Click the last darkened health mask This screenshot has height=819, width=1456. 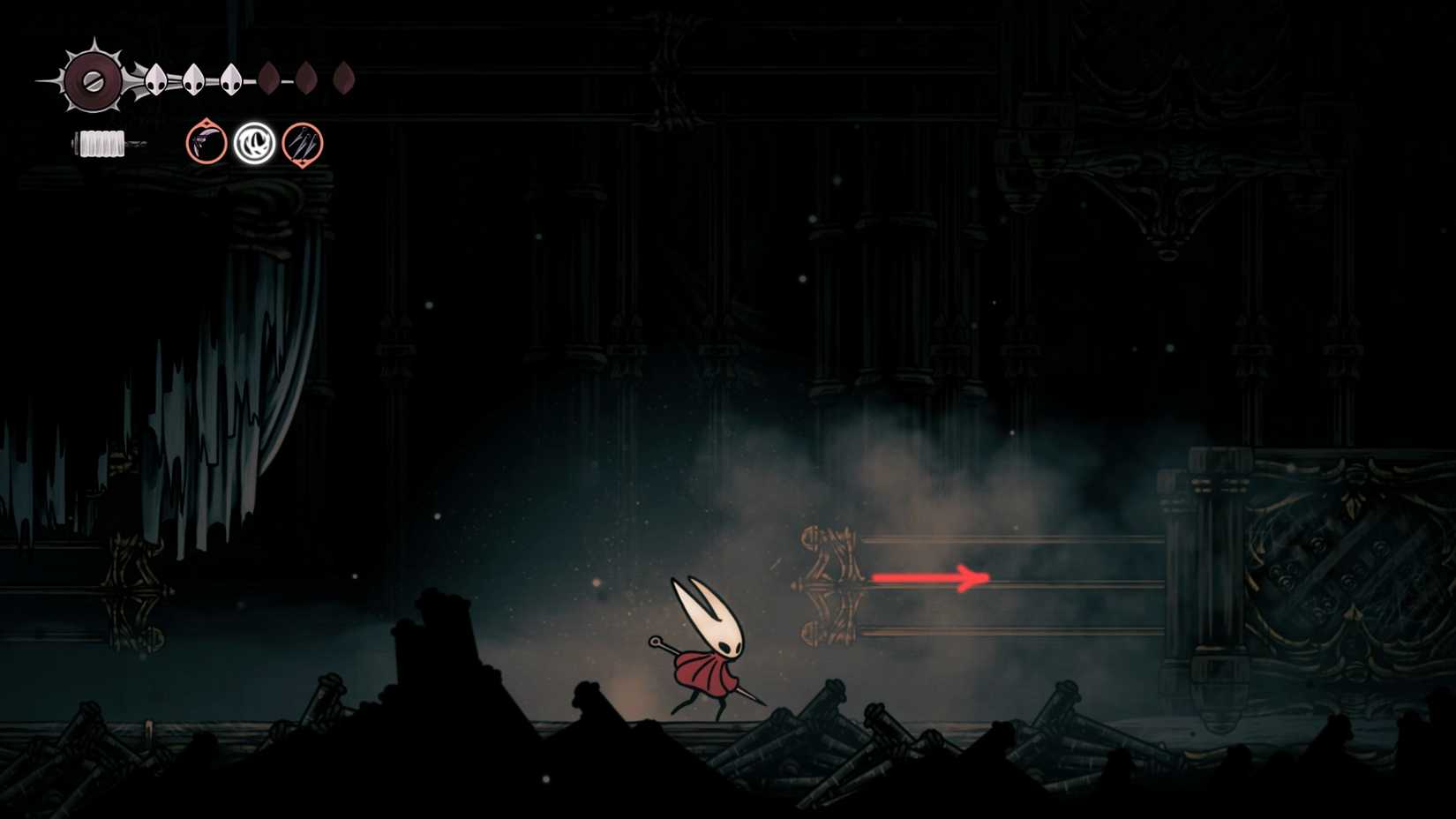pyautogui.click(x=346, y=78)
